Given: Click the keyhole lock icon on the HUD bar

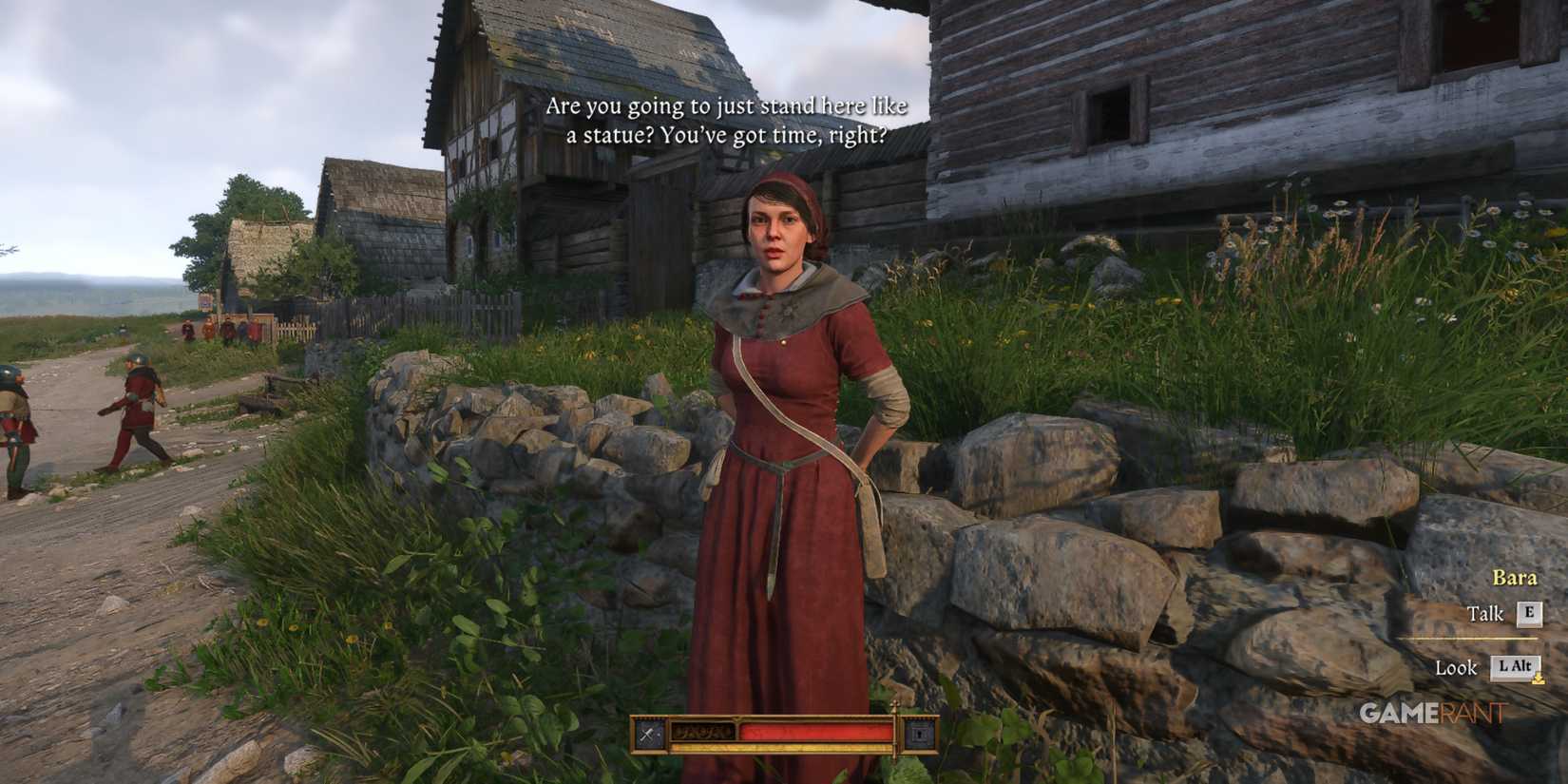Looking at the screenshot, I should (x=918, y=732).
